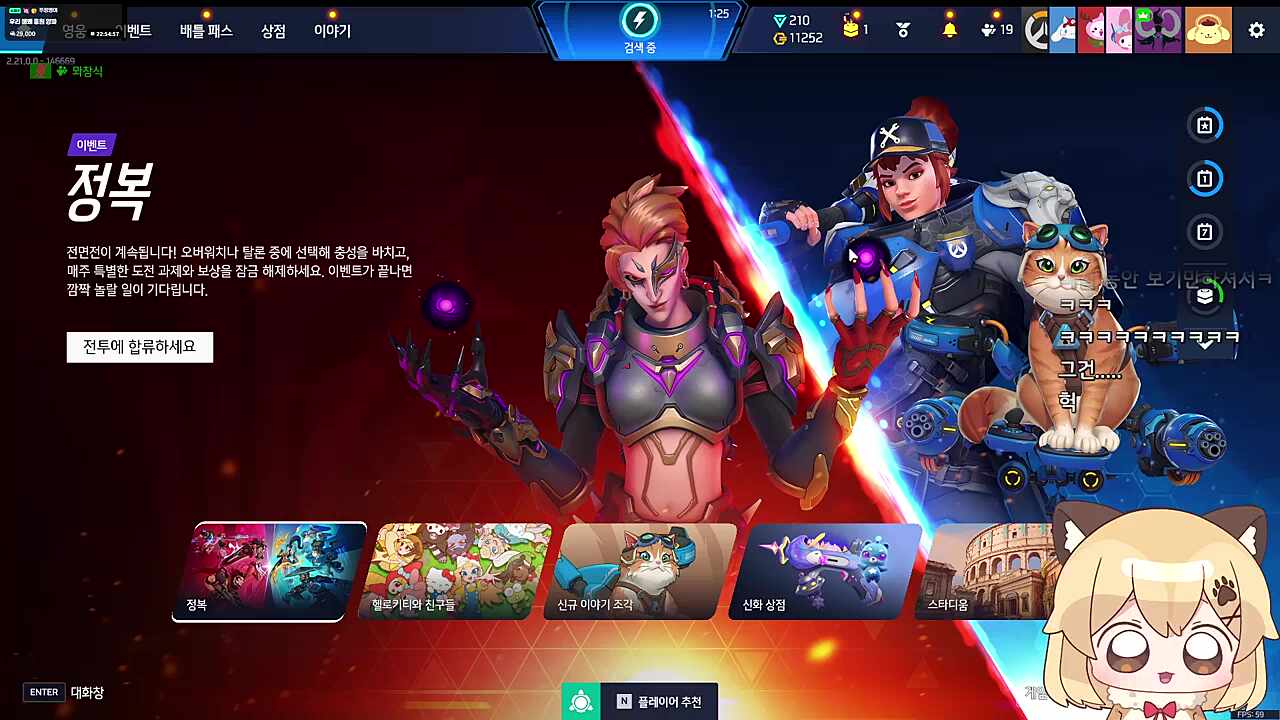Viewport: 1280px width, 720px height.
Task: Open the settings gear icon
Action: pyautogui.click(x=1256, y=30)
